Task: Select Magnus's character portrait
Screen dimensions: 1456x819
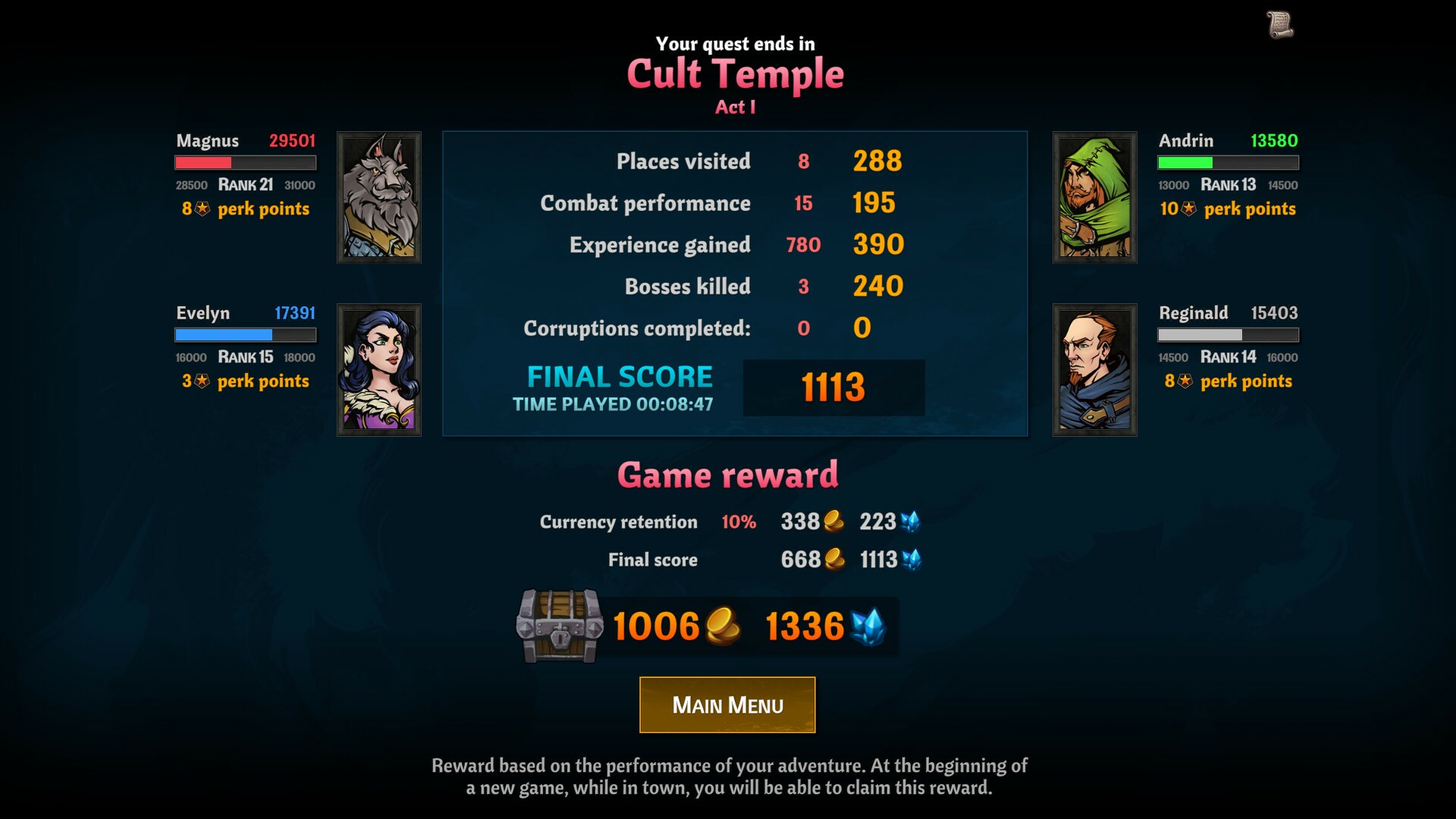Action: [x=378, y=196]
